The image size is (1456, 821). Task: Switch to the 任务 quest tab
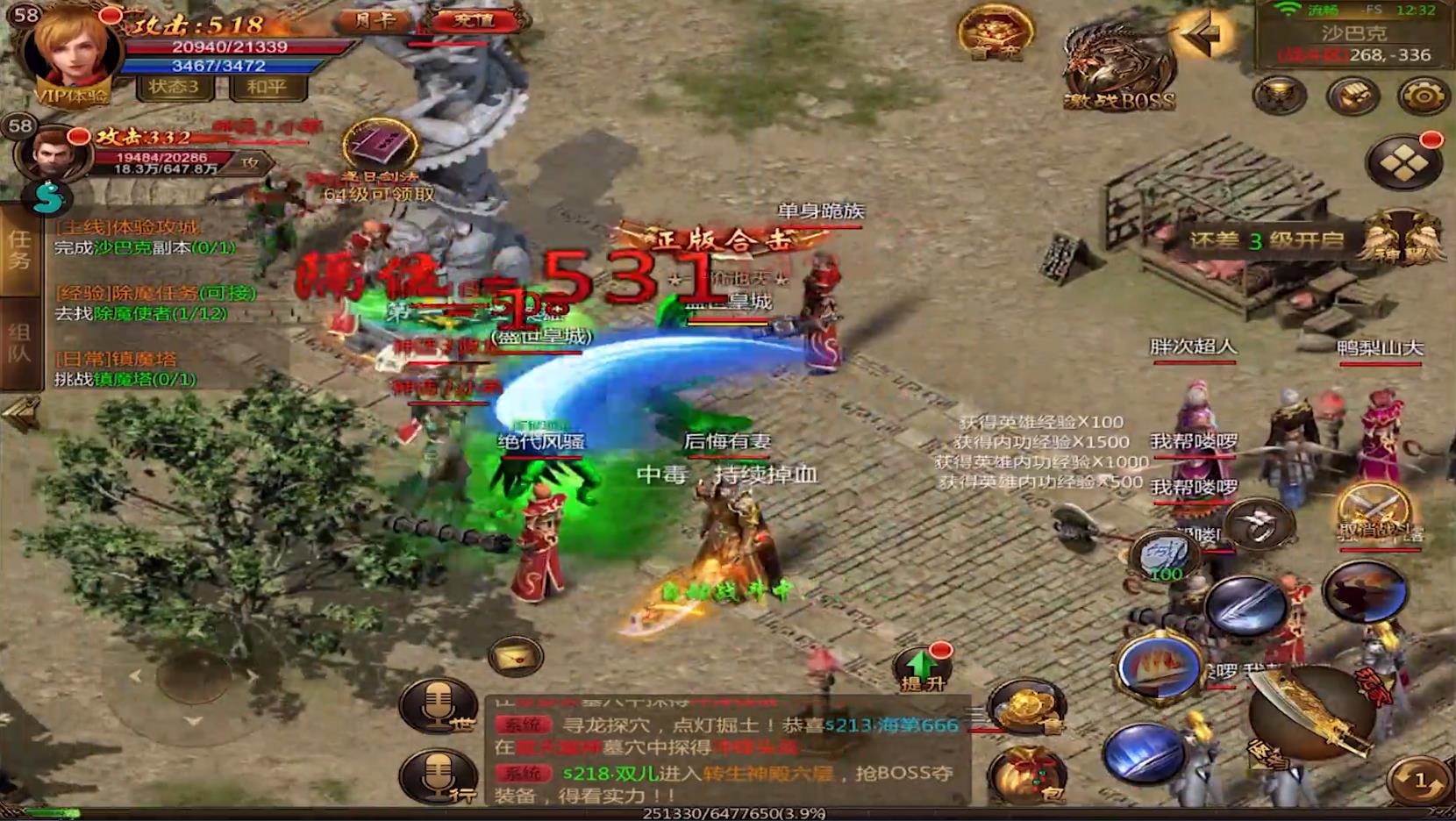coord(19,250)
